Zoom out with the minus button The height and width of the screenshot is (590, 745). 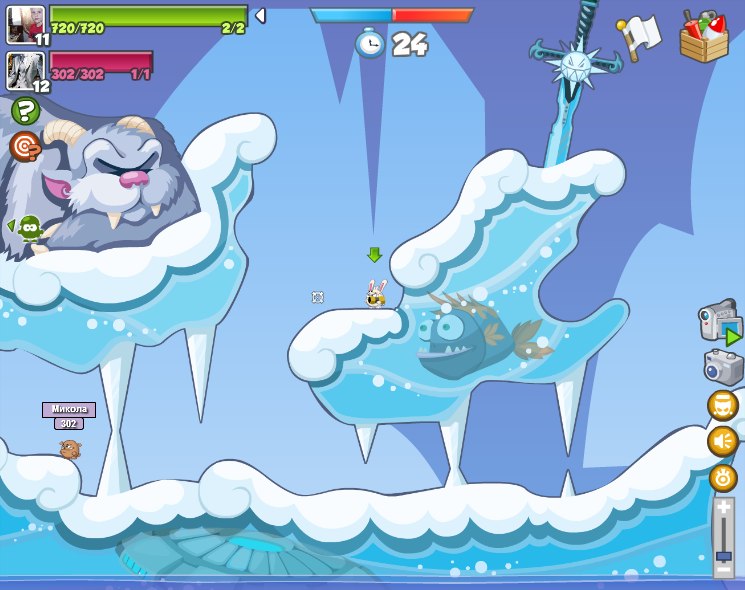(x=723, y=570)
